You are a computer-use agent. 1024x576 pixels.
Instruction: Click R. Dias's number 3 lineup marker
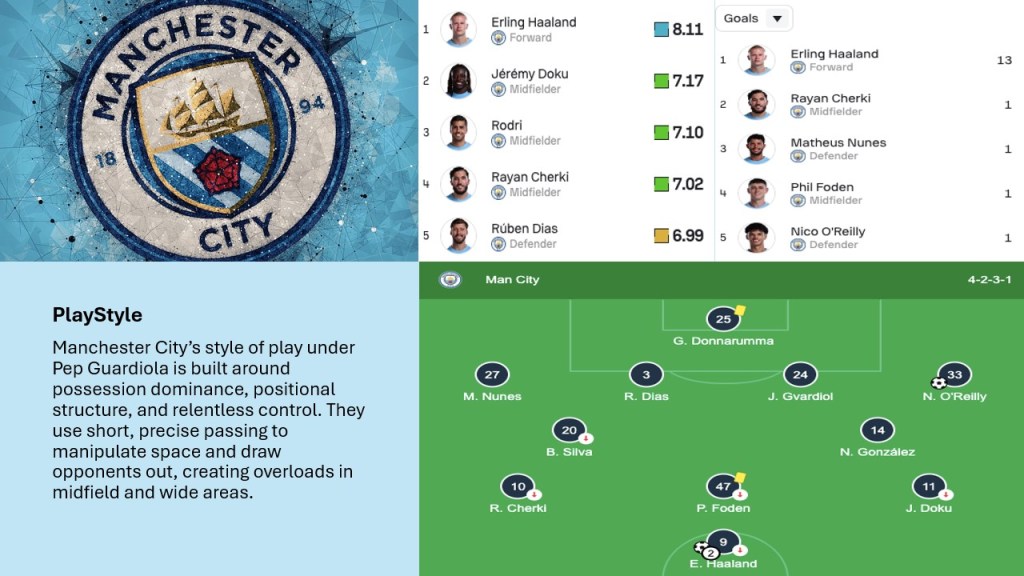646,375
